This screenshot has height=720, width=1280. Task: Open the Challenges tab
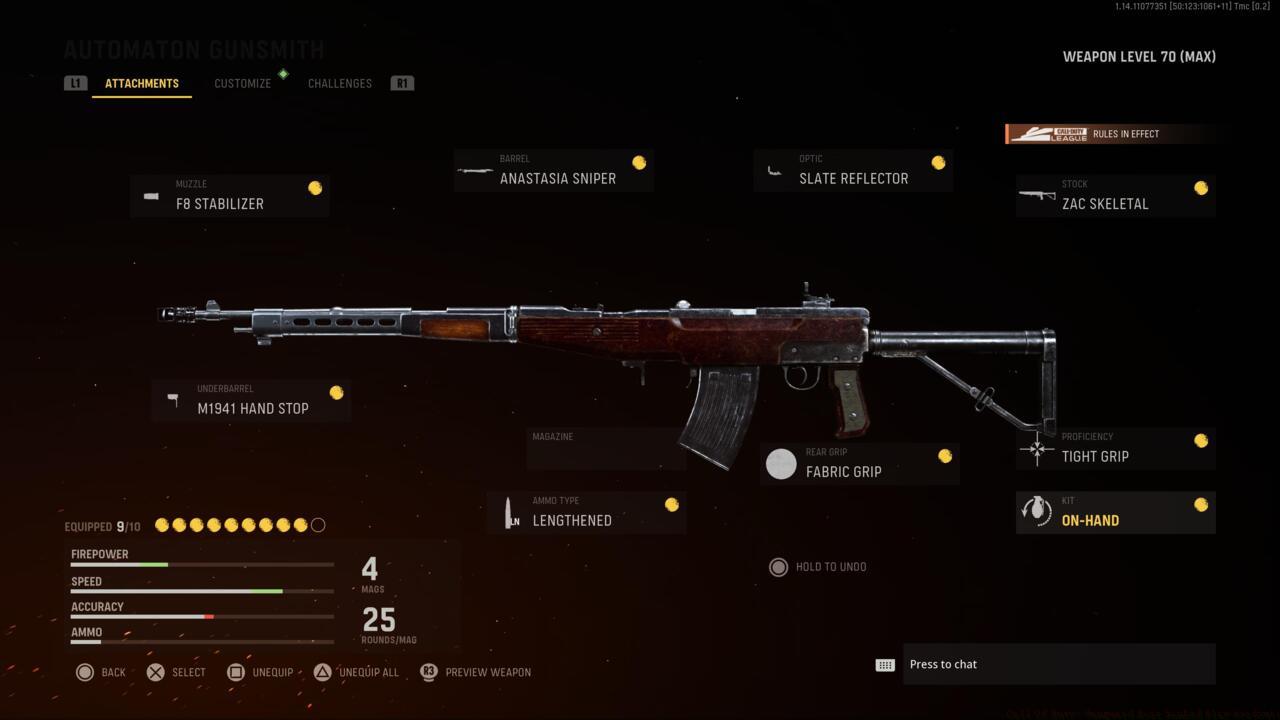[x=339, y=83]
